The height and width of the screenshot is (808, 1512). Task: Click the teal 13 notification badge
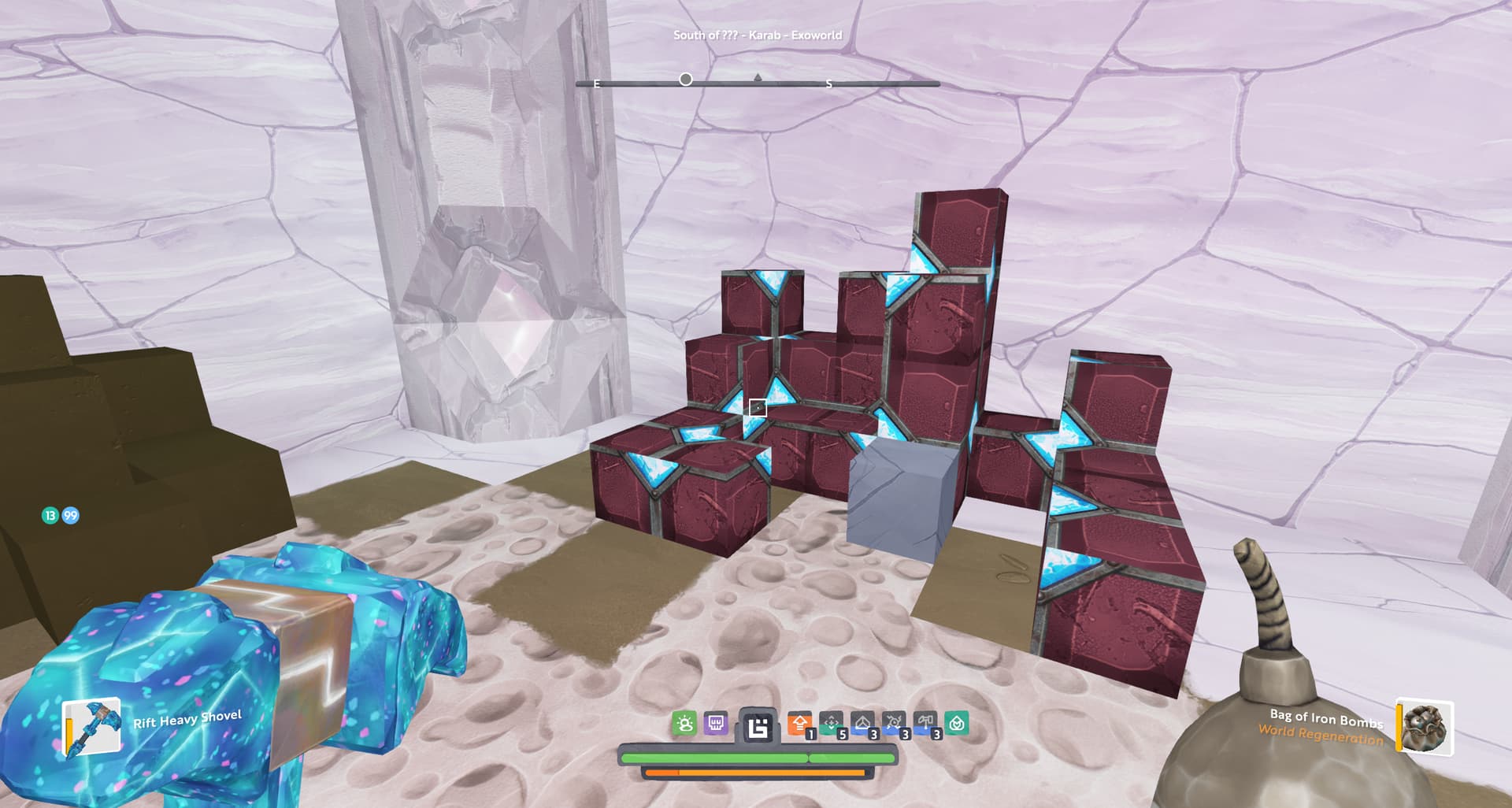coord(50,516)
